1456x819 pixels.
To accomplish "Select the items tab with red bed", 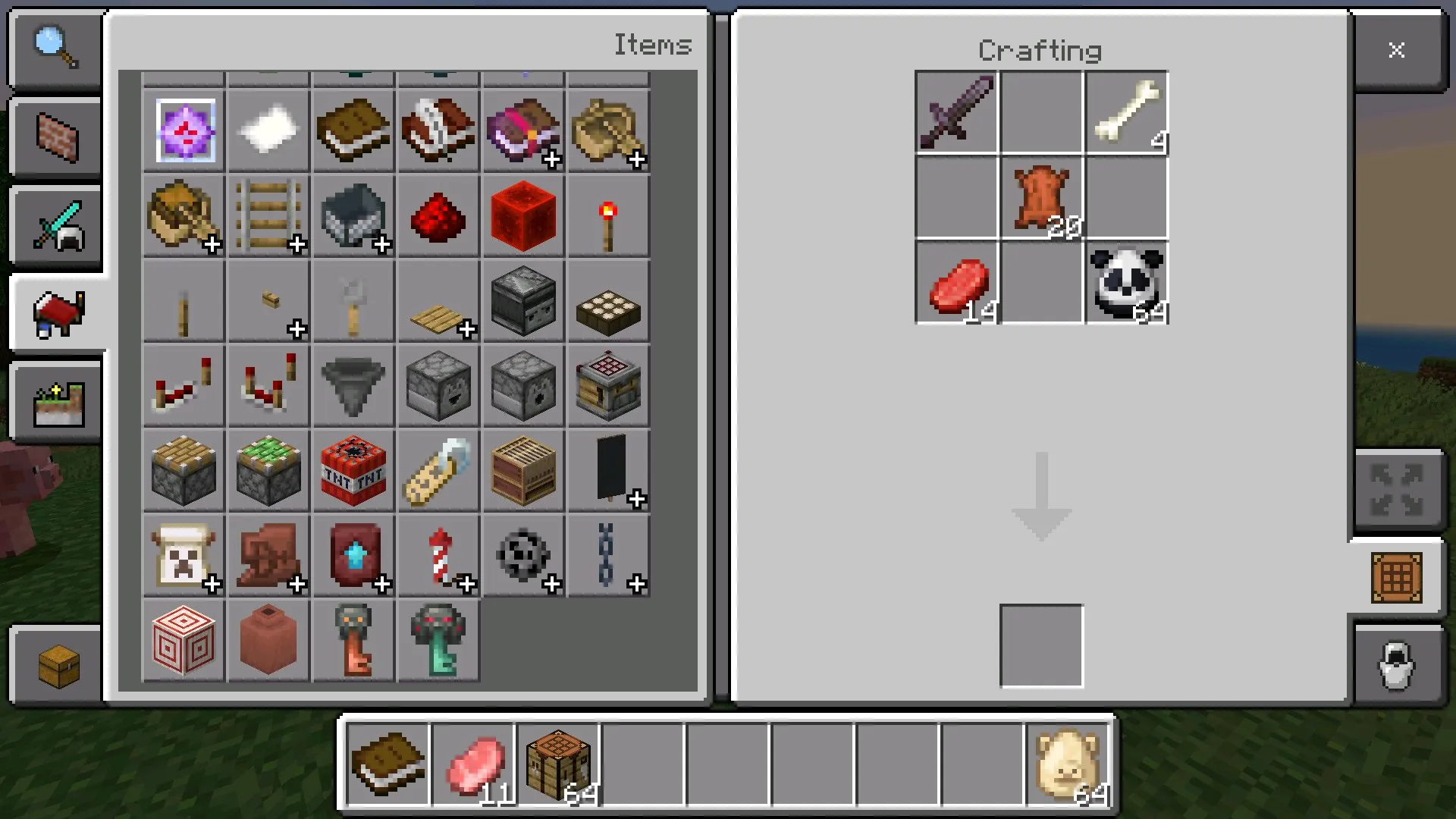I will point(57,314).
